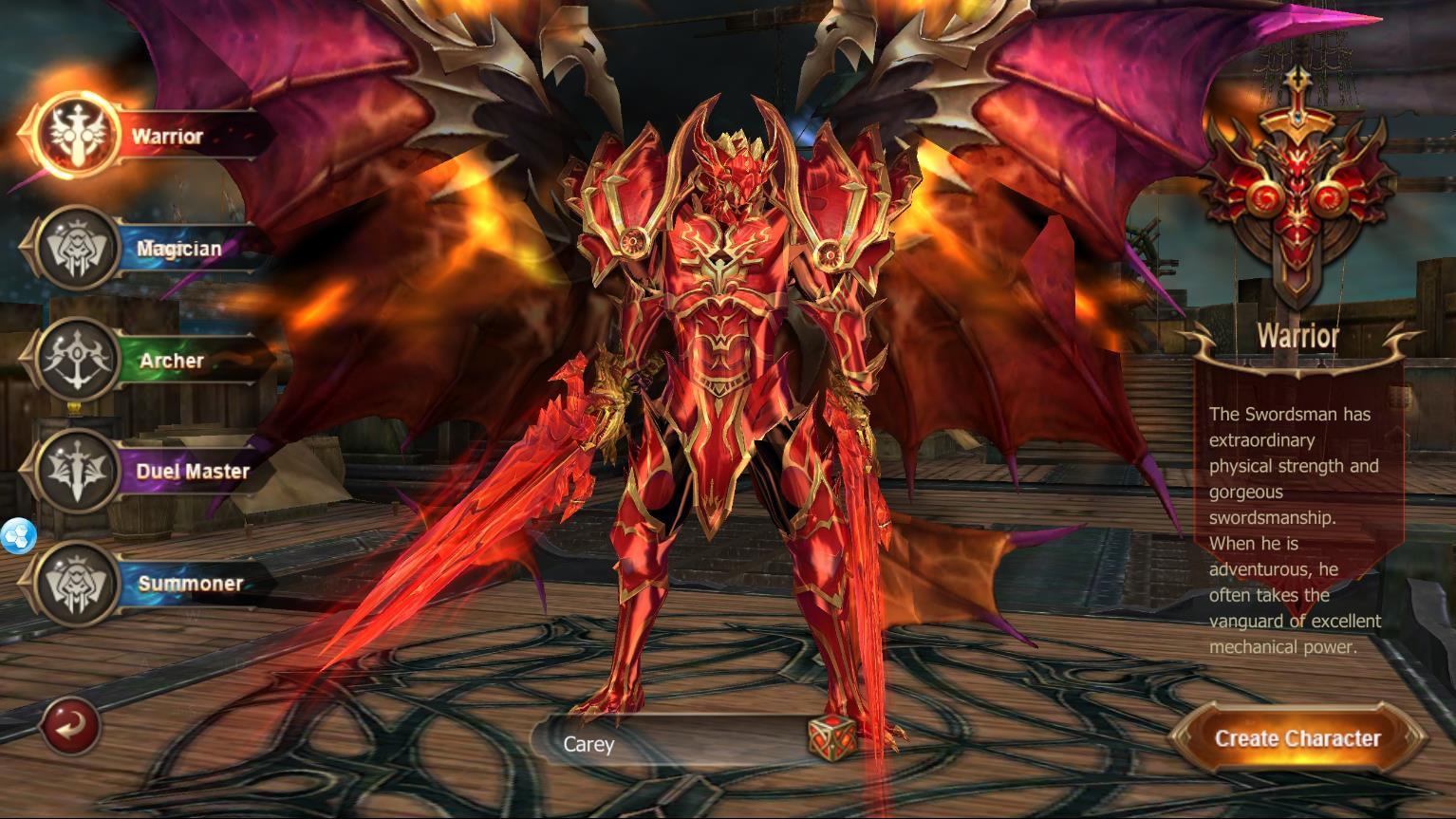This screenshot has height=819, width=1456.
Task: Click the trophy icon below the Archer slot
Action: tap(75, 408)
